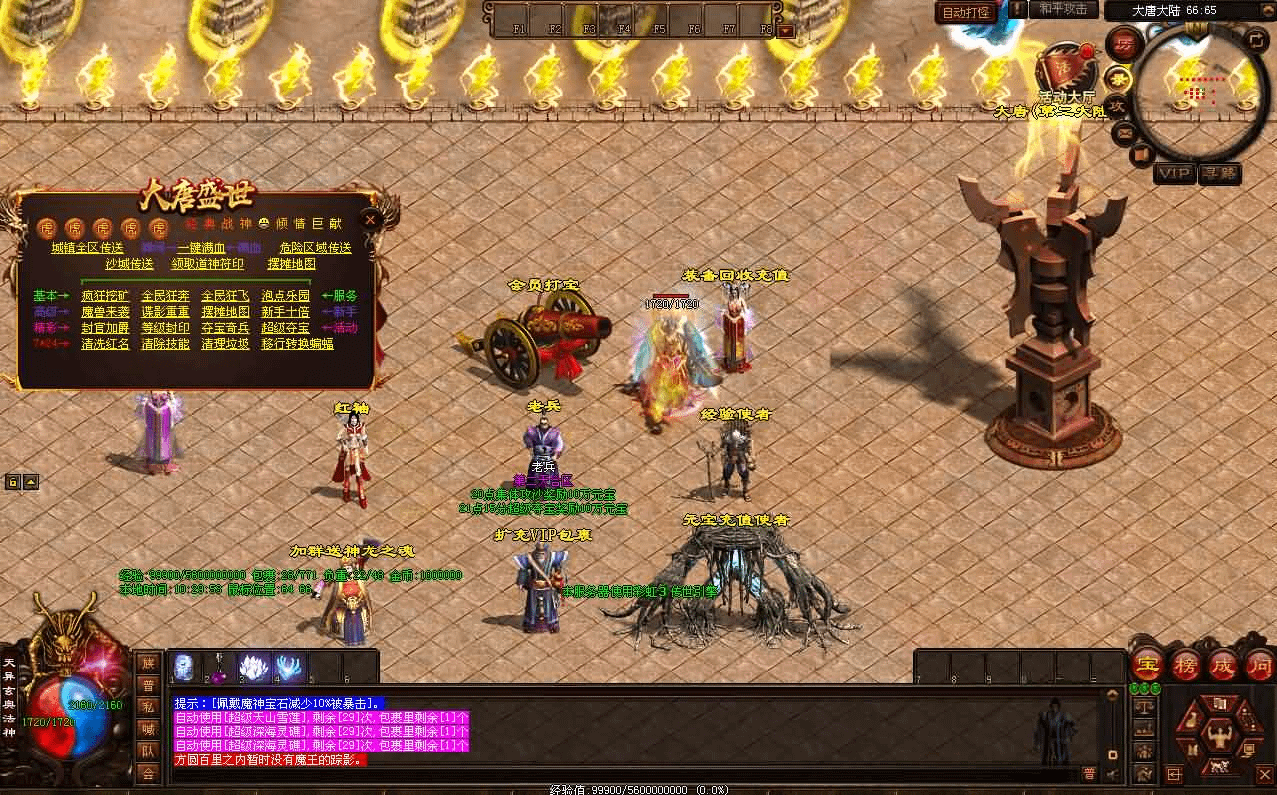Choose the 沙城传送 link
This screenshot has height=795, width=1277.
[129, 264]
